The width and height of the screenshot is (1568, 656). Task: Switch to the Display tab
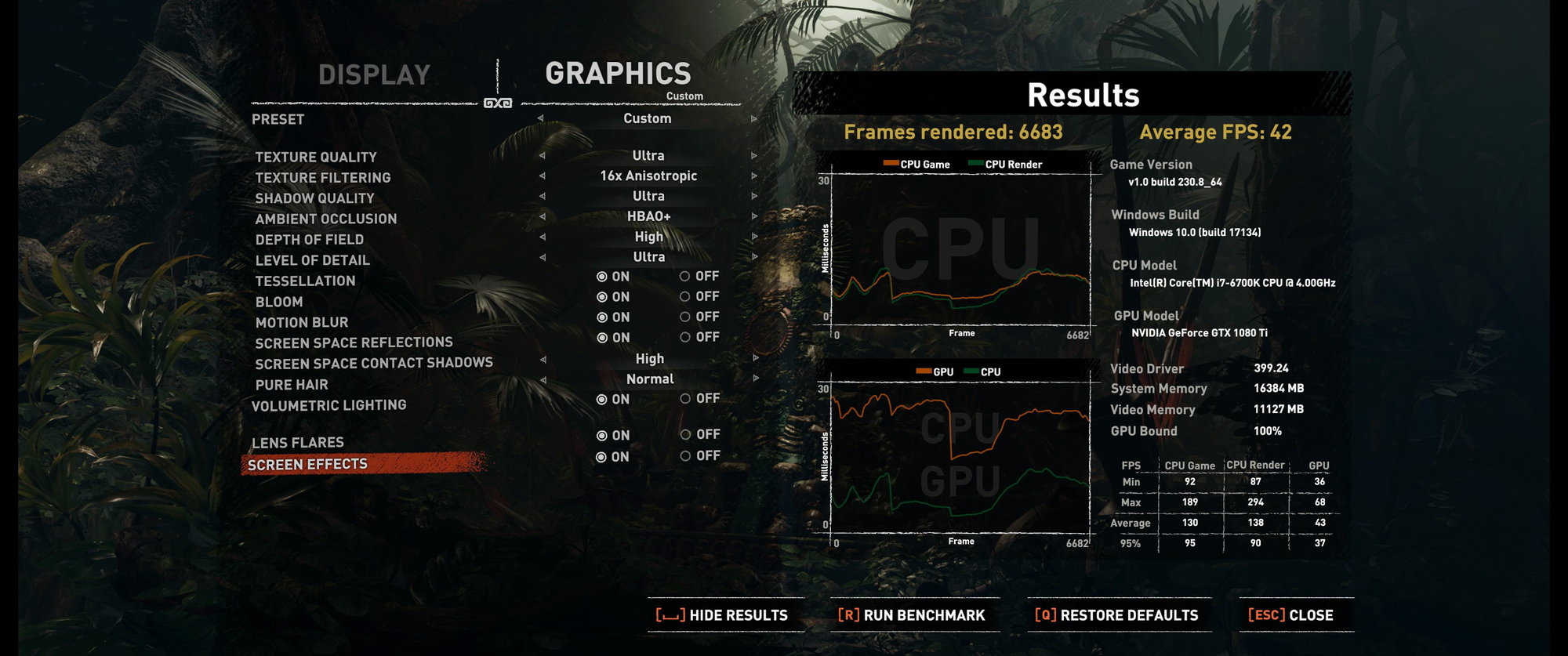tap(374, 75)
